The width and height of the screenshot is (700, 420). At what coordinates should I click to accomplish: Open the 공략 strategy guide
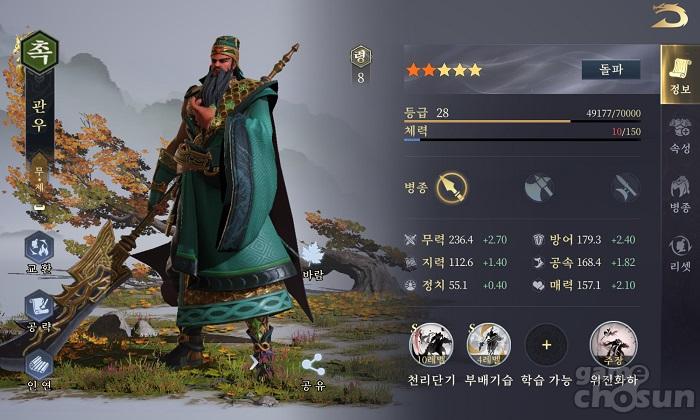40,308
